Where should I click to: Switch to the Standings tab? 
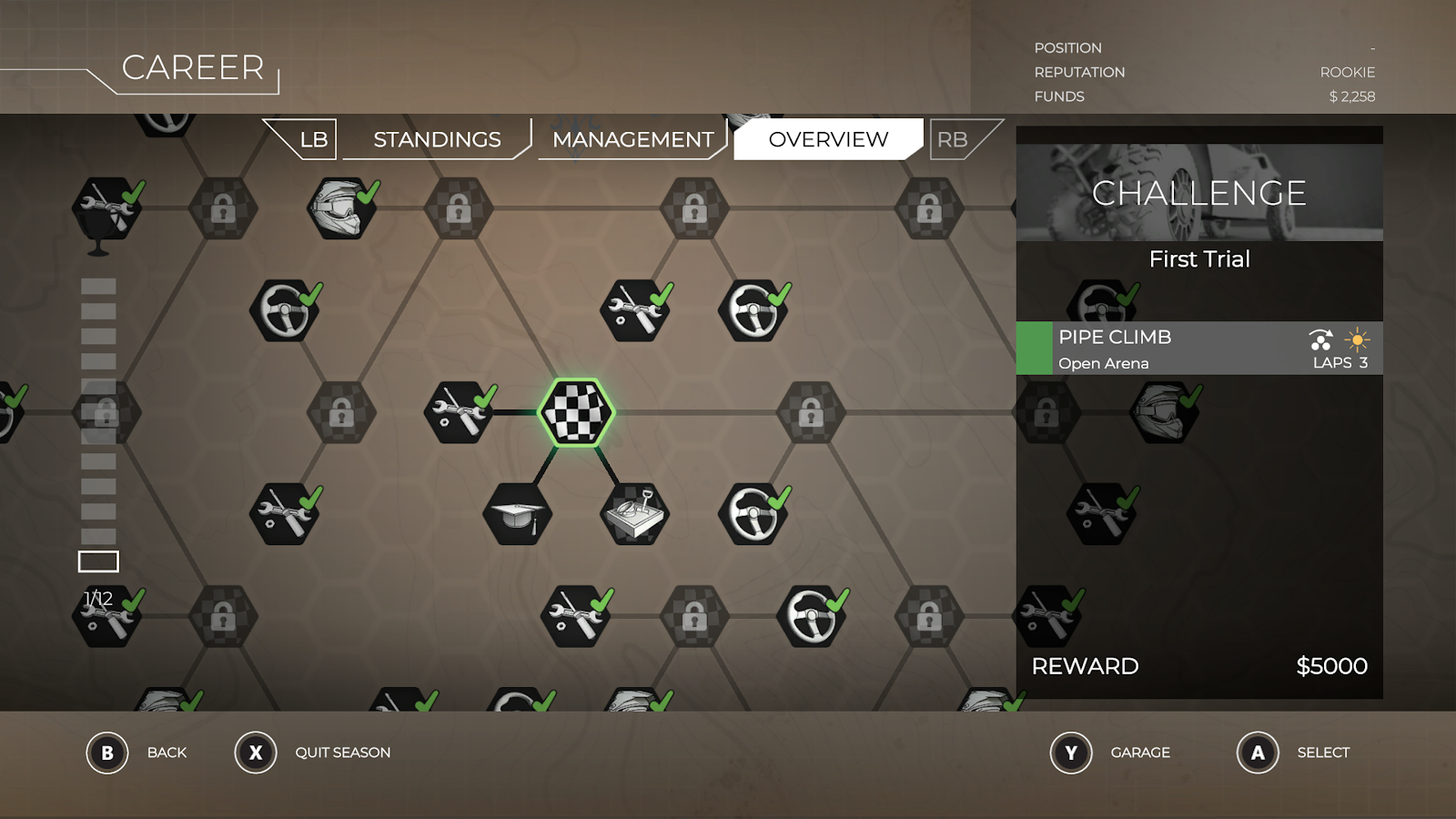point(437,139)
